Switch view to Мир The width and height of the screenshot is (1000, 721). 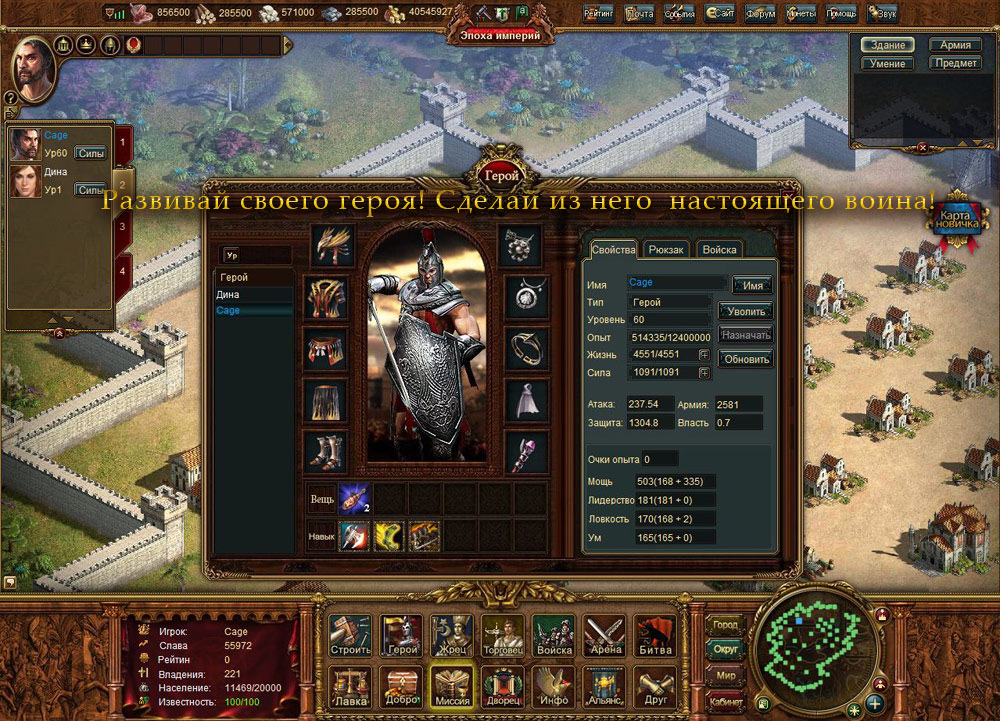[x=725, y=675]
